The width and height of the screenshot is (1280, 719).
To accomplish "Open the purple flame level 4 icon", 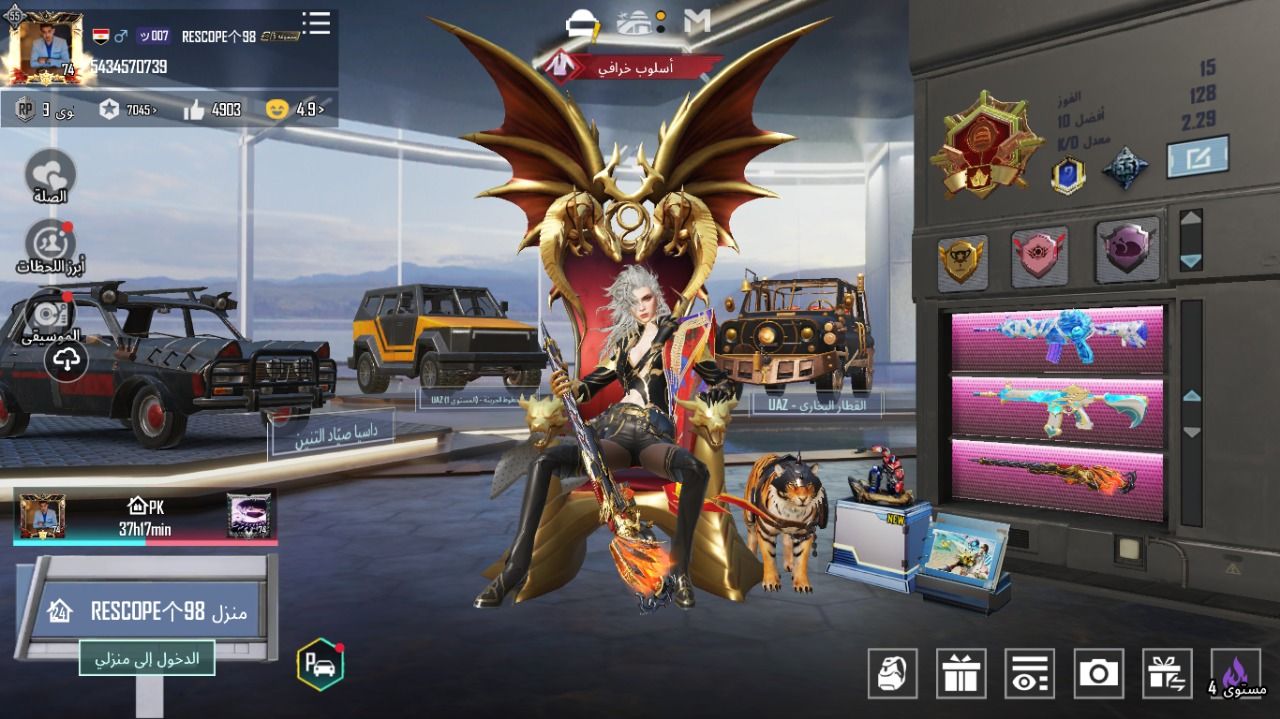I will click(x=1236, y=673).
